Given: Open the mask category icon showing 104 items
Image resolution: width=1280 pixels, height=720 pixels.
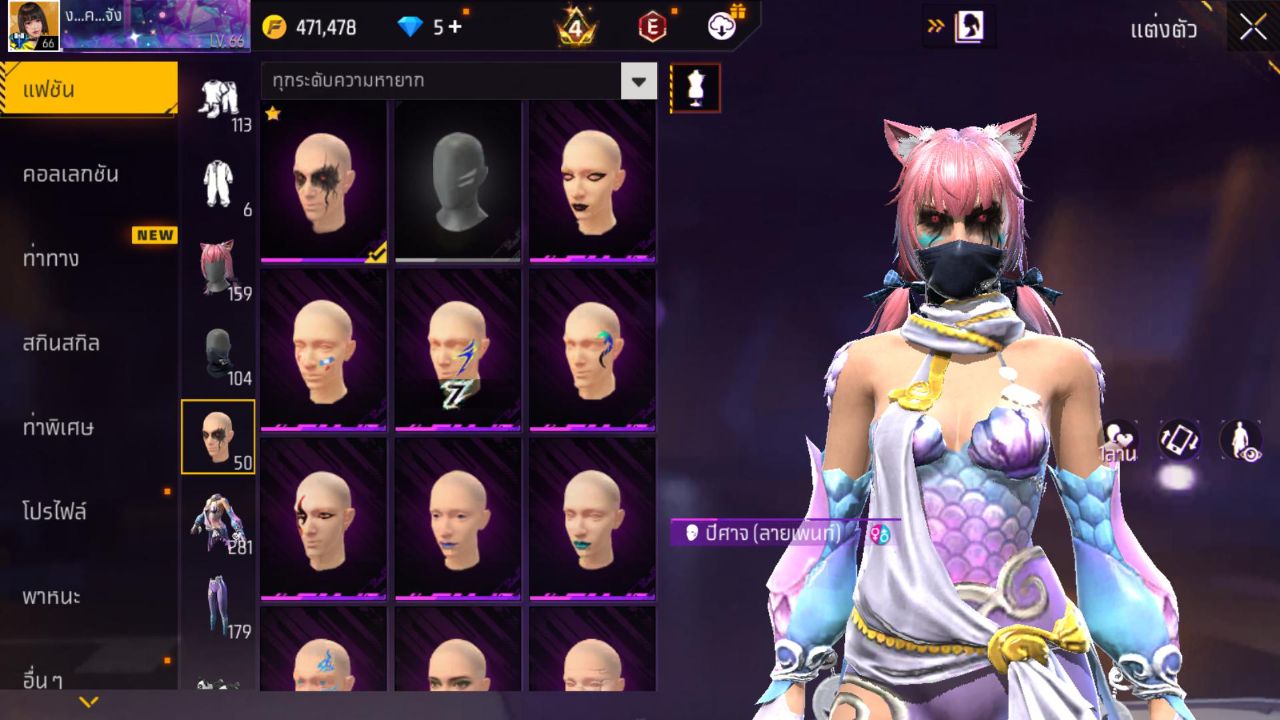Looking at the screenshot, I should point(219,348).
